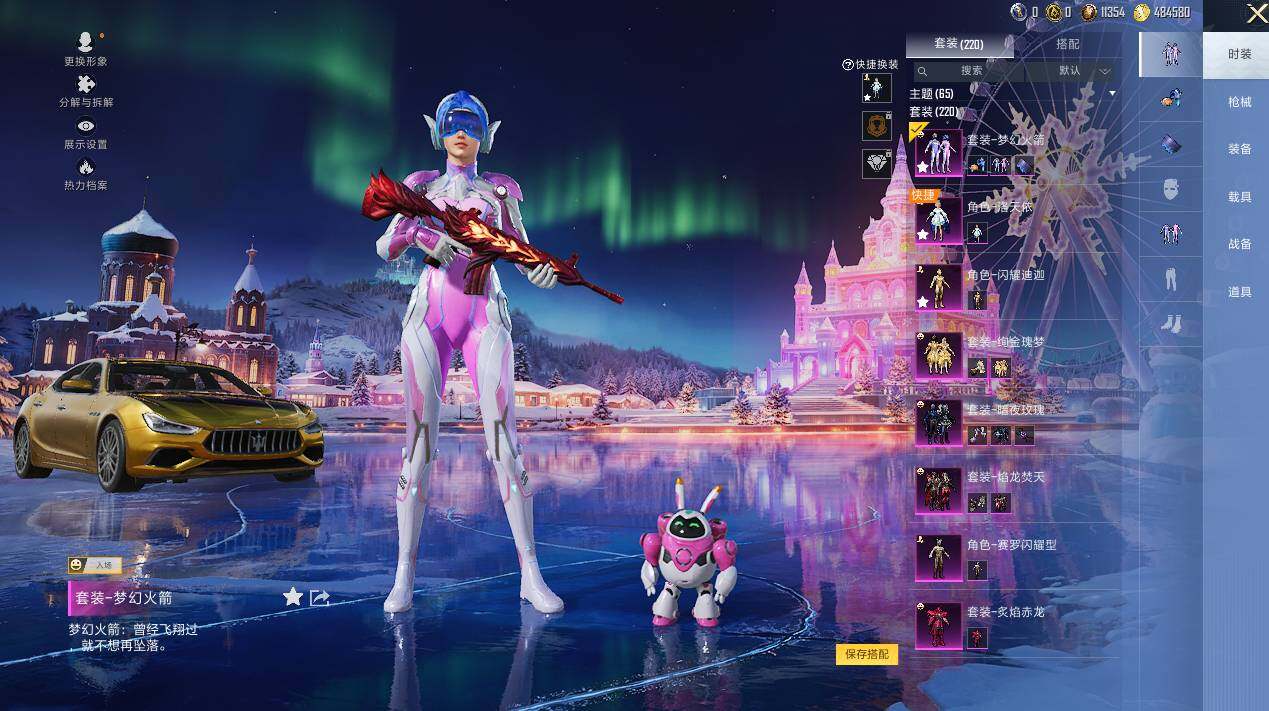Select the 载具 vehicles category
The height and width of the screenshot is (711, 1269).
[1239, 197]
